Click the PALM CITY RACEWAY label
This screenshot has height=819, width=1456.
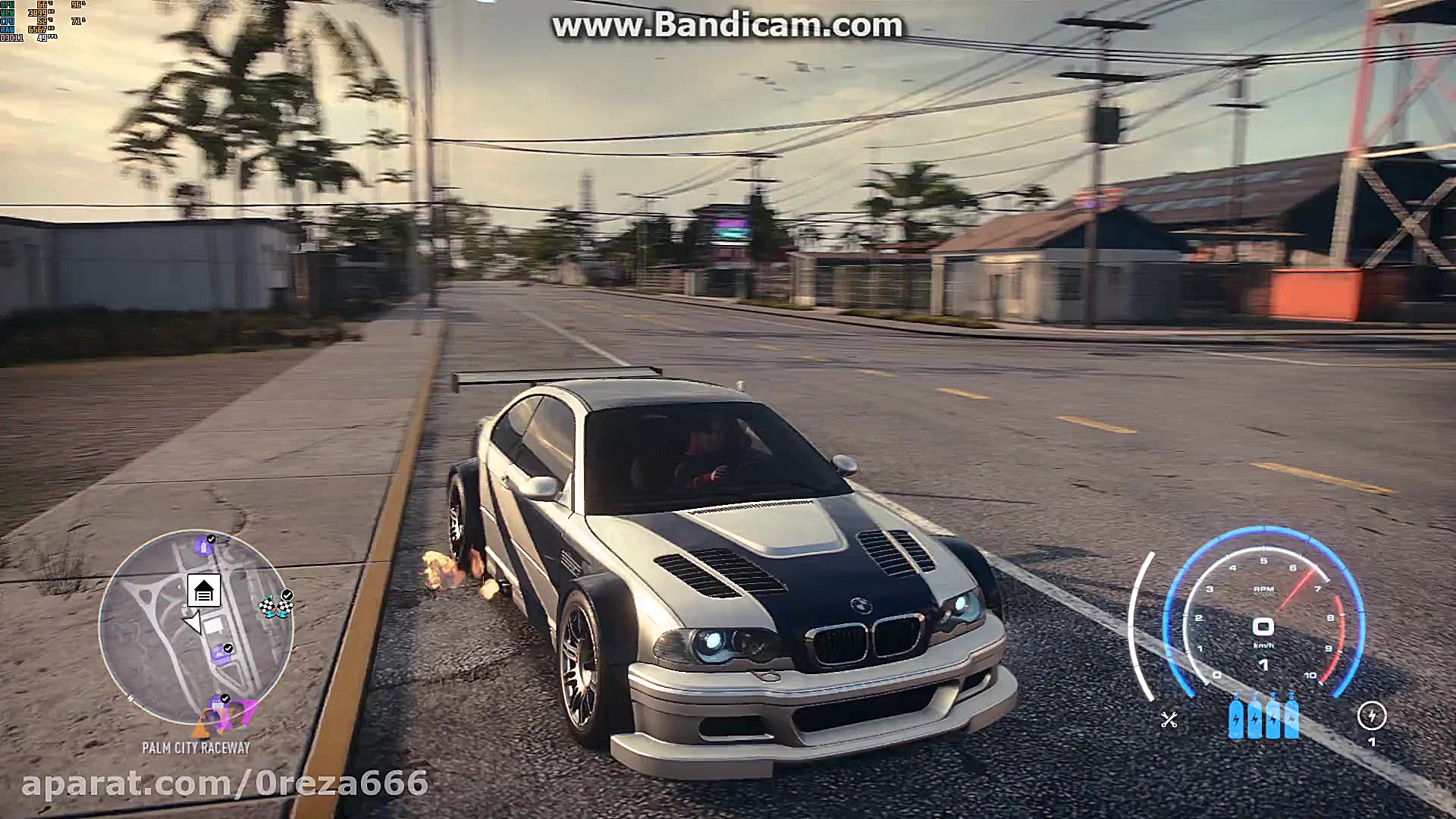click(x=196, y=747)
